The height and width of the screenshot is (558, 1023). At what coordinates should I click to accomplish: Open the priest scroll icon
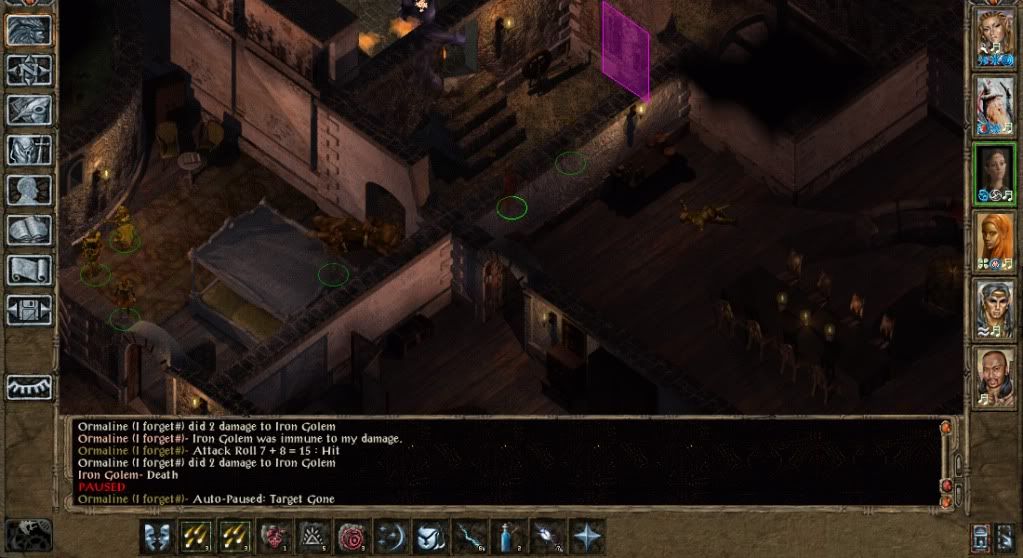[x=29, y=270]
